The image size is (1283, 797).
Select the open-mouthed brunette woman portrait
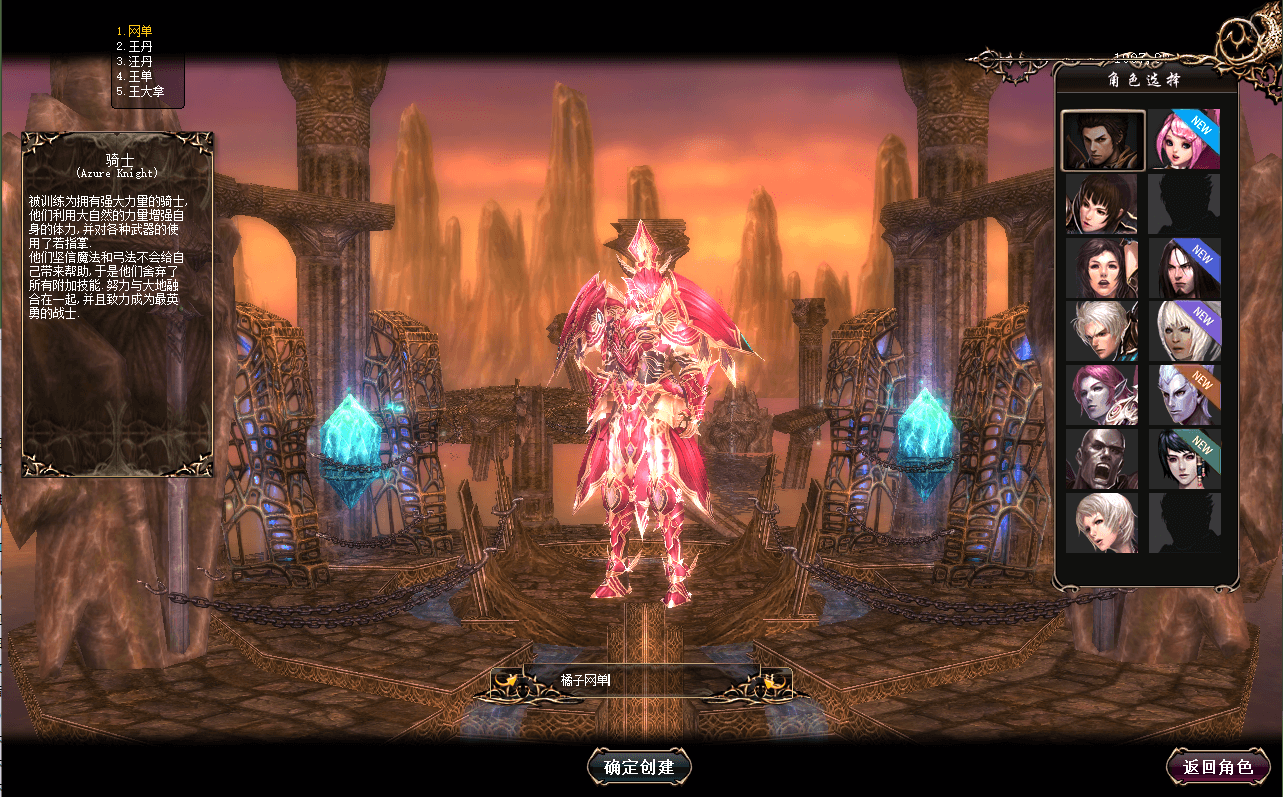click(1102, 268)
